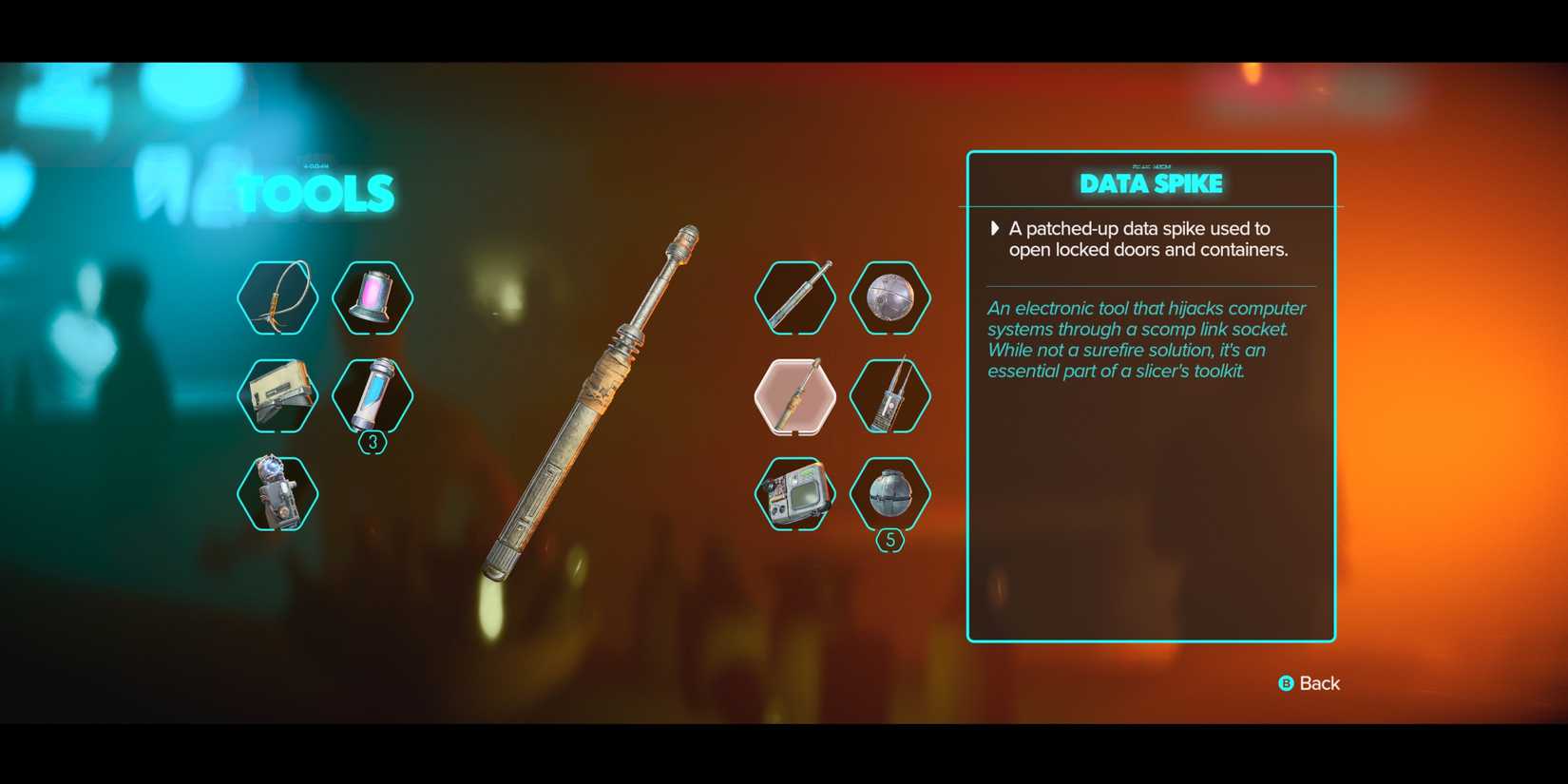Click the quantity badge showing 3
The image size is (1568, 784).
pos(373,440)
